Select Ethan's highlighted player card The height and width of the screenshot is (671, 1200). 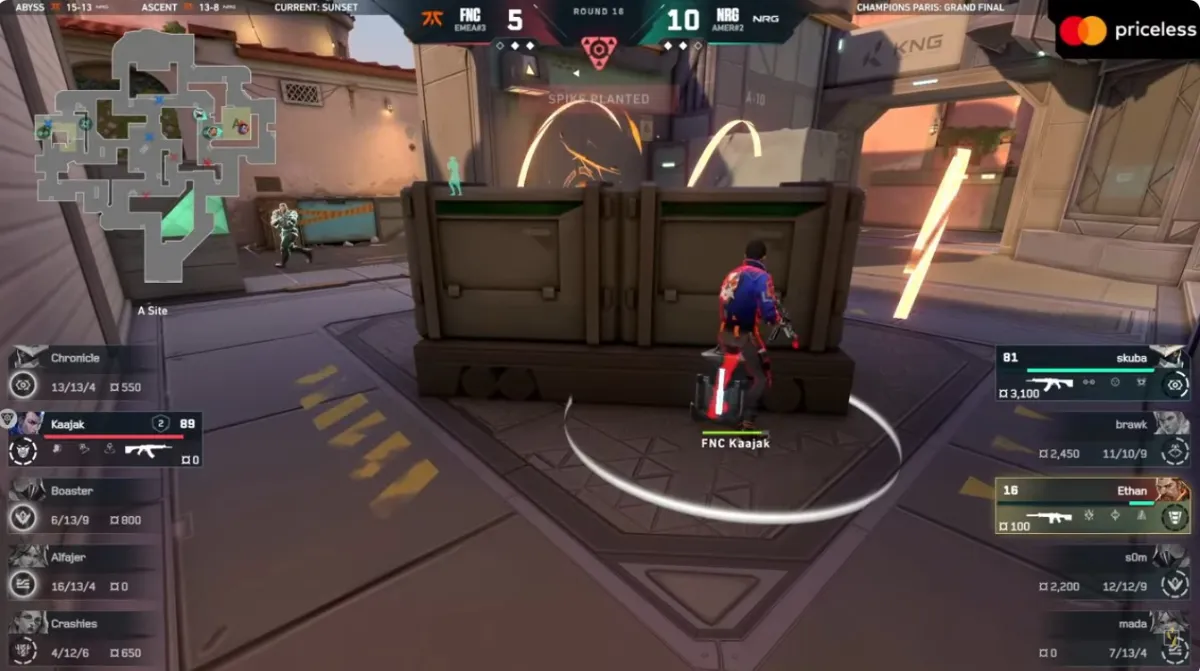point(1092,505)
